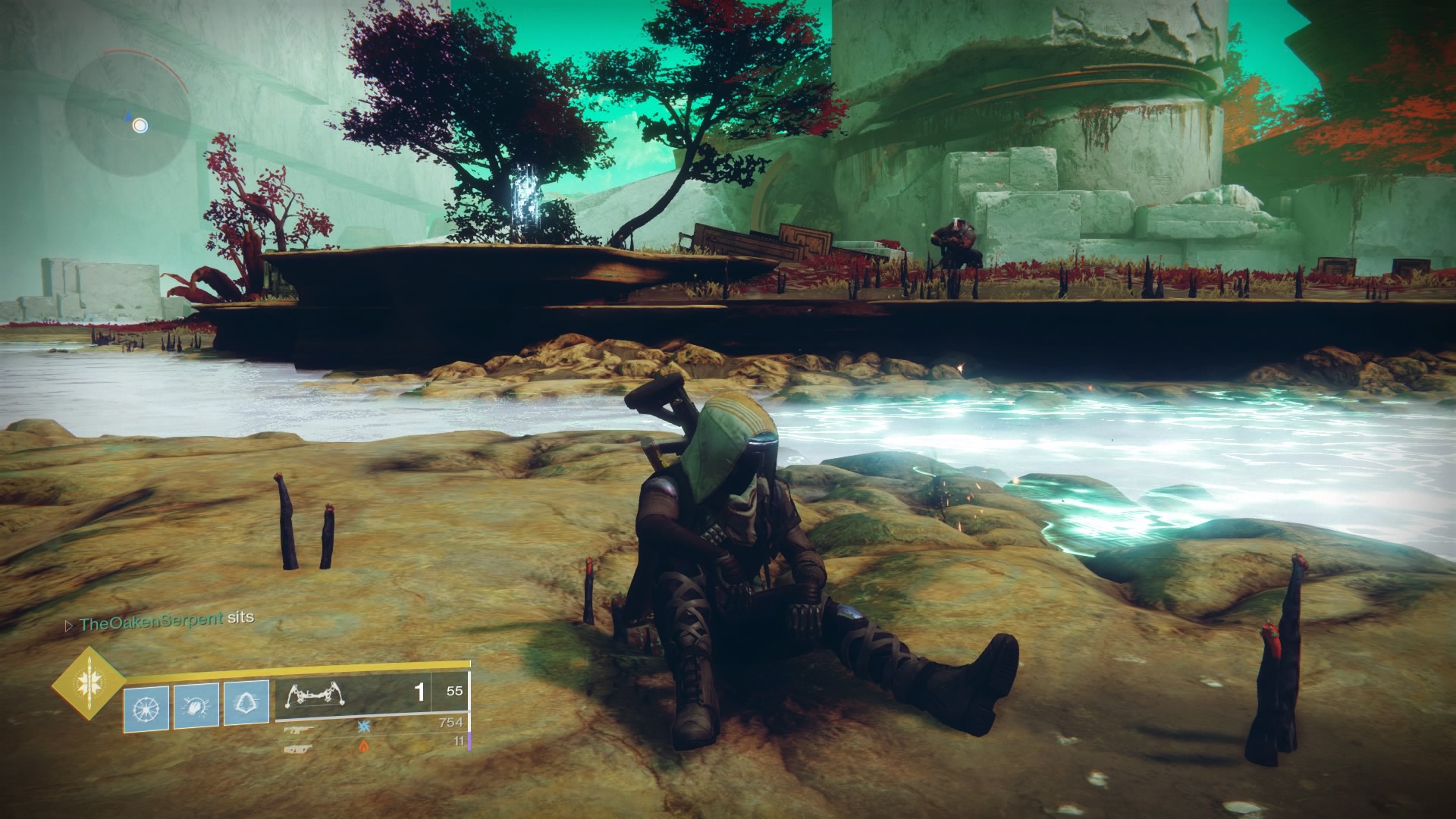Select the equipped bow weapon slot
The height and width of the screenshot is (819, 1456).
click(352, 692)
